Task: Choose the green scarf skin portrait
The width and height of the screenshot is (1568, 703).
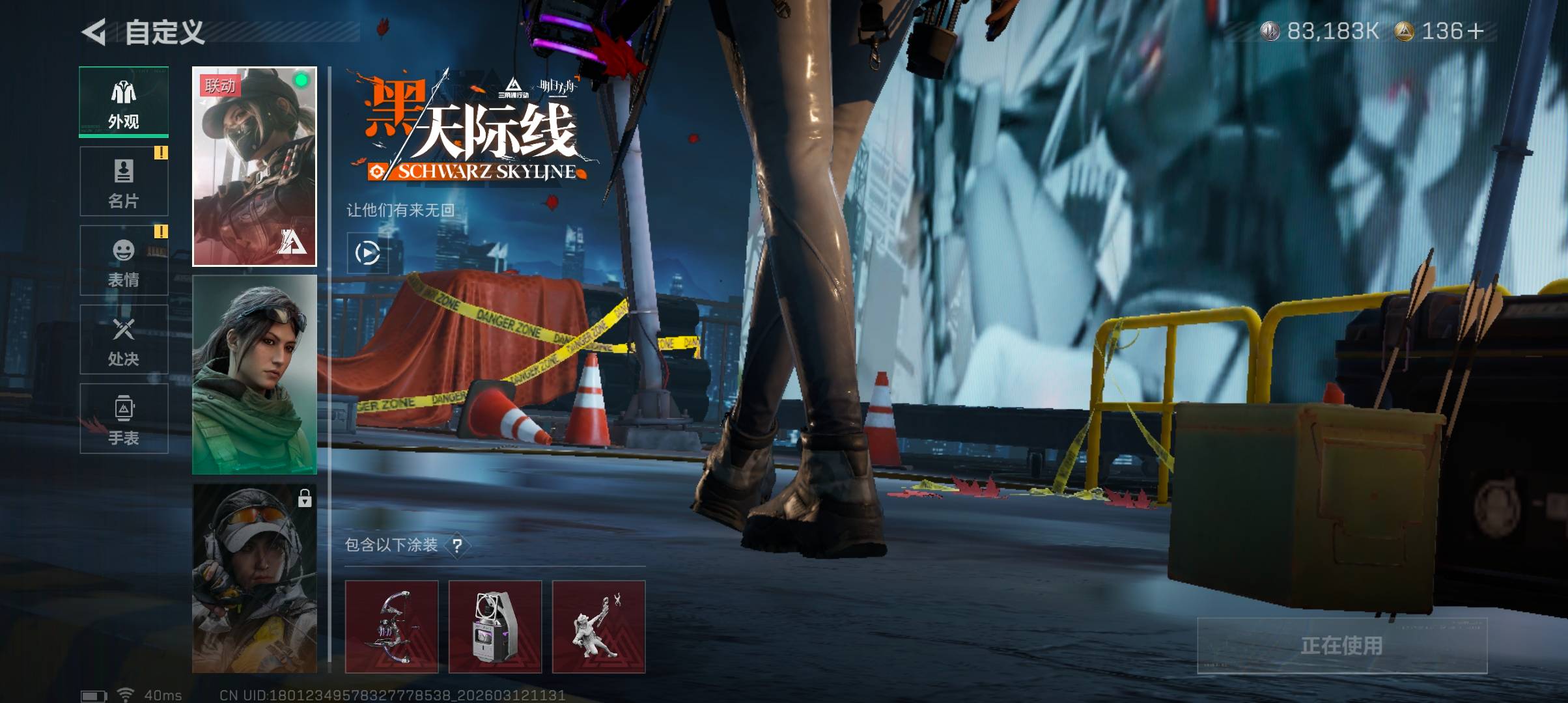Action: (255, 375)
